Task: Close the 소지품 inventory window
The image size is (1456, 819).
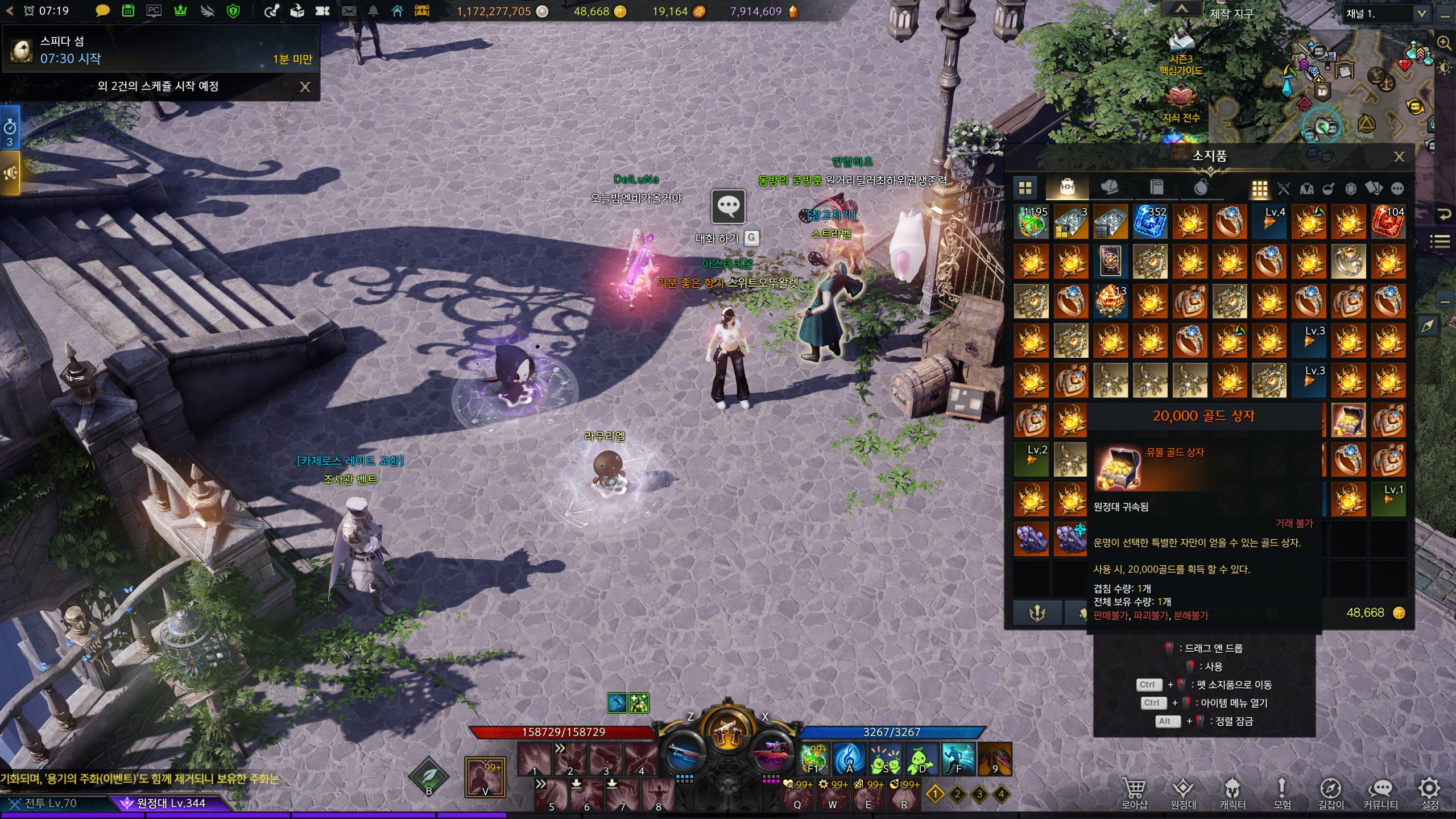Action: click(1399, 156)
